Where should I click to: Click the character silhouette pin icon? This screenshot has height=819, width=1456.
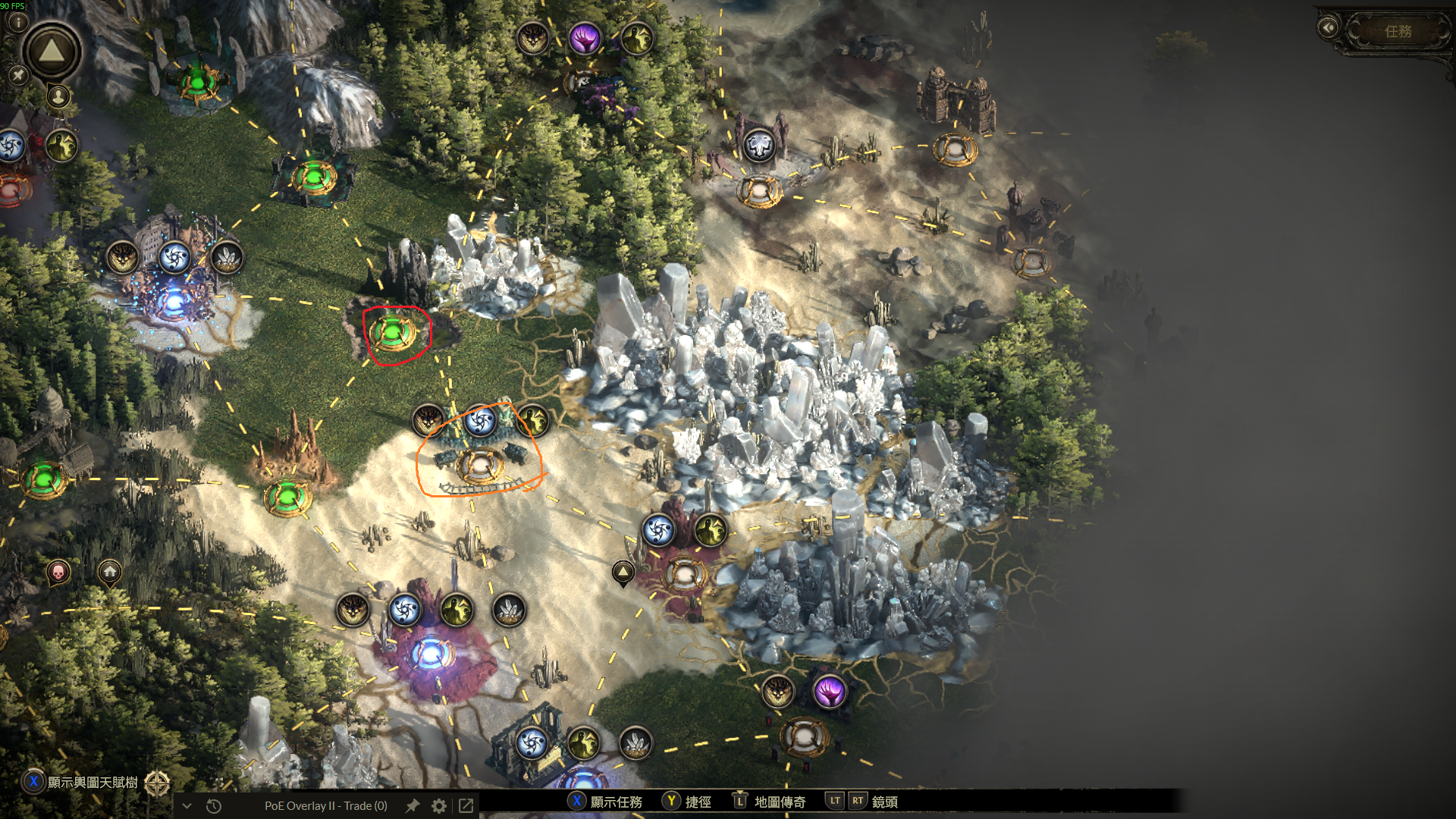point(58,96)
